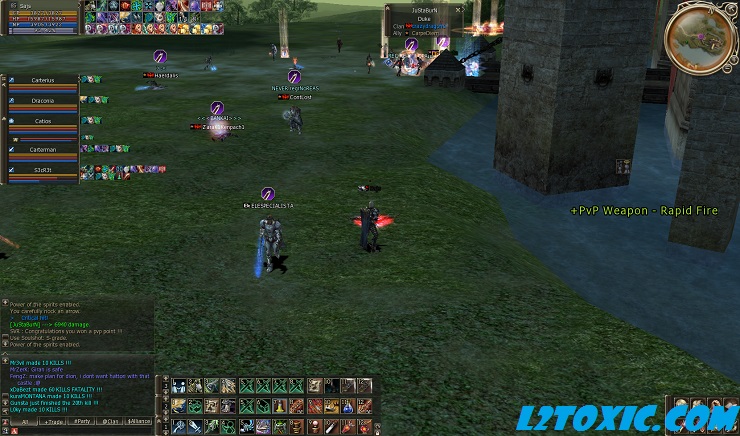
Task: Target party member Catios
Action: click(x=43, y=119)
